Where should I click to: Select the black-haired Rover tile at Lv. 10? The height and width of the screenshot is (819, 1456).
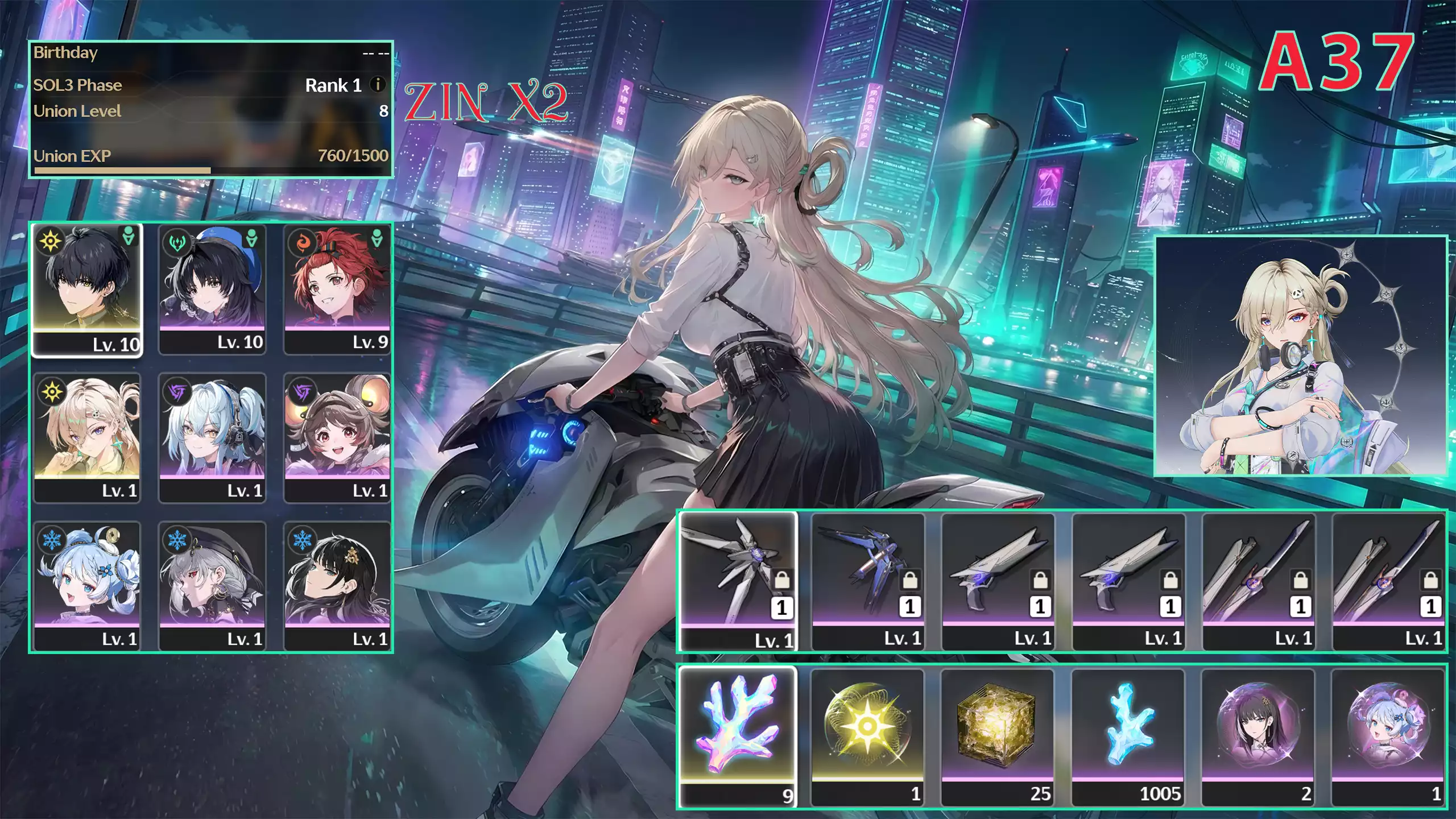87,289
